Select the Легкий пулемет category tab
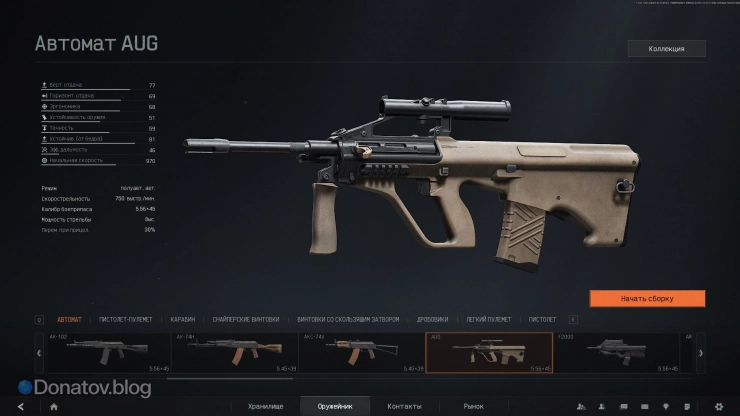 (488, 319)
